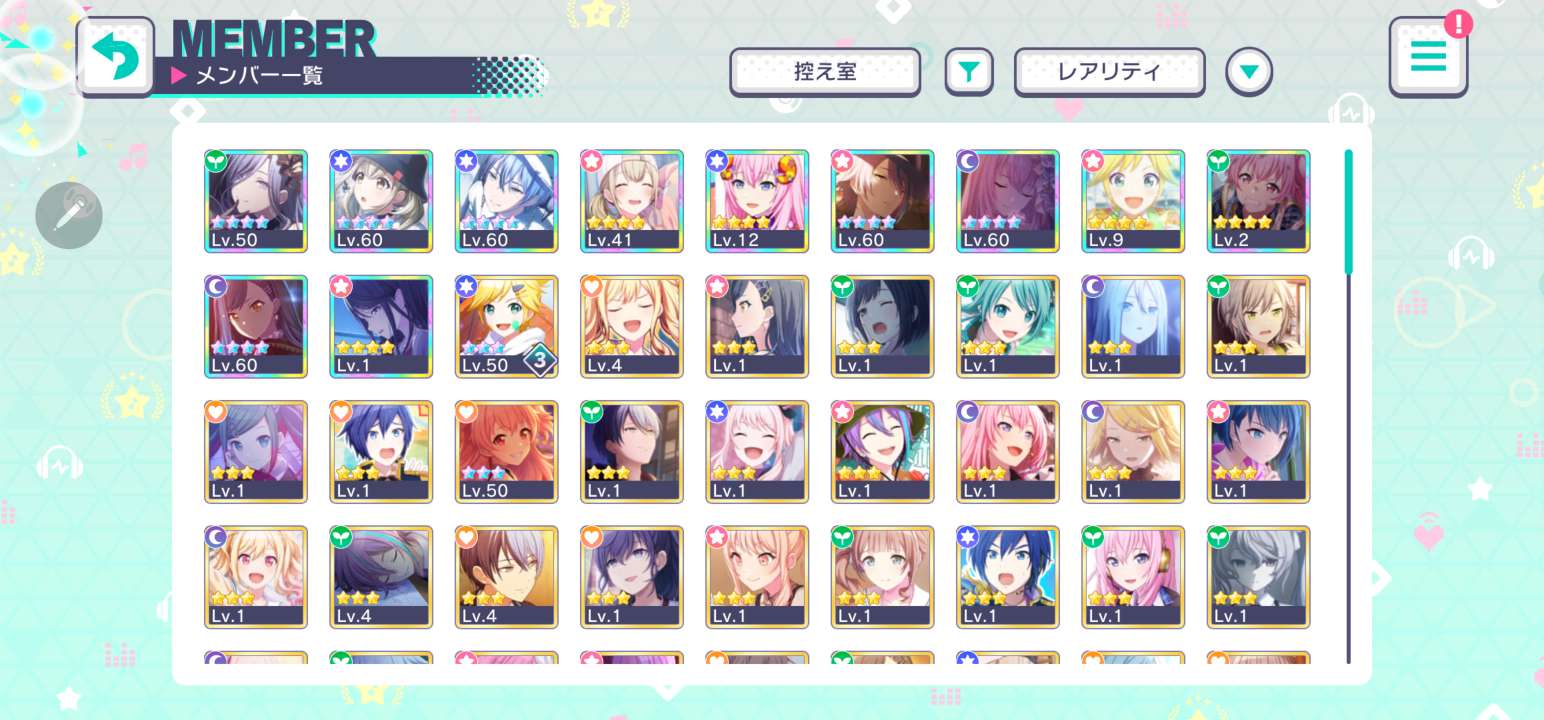Screen dimensions: 1544x720
Task: Tap the grayed-out microphone icon on the left
Action: click(68, 215)
